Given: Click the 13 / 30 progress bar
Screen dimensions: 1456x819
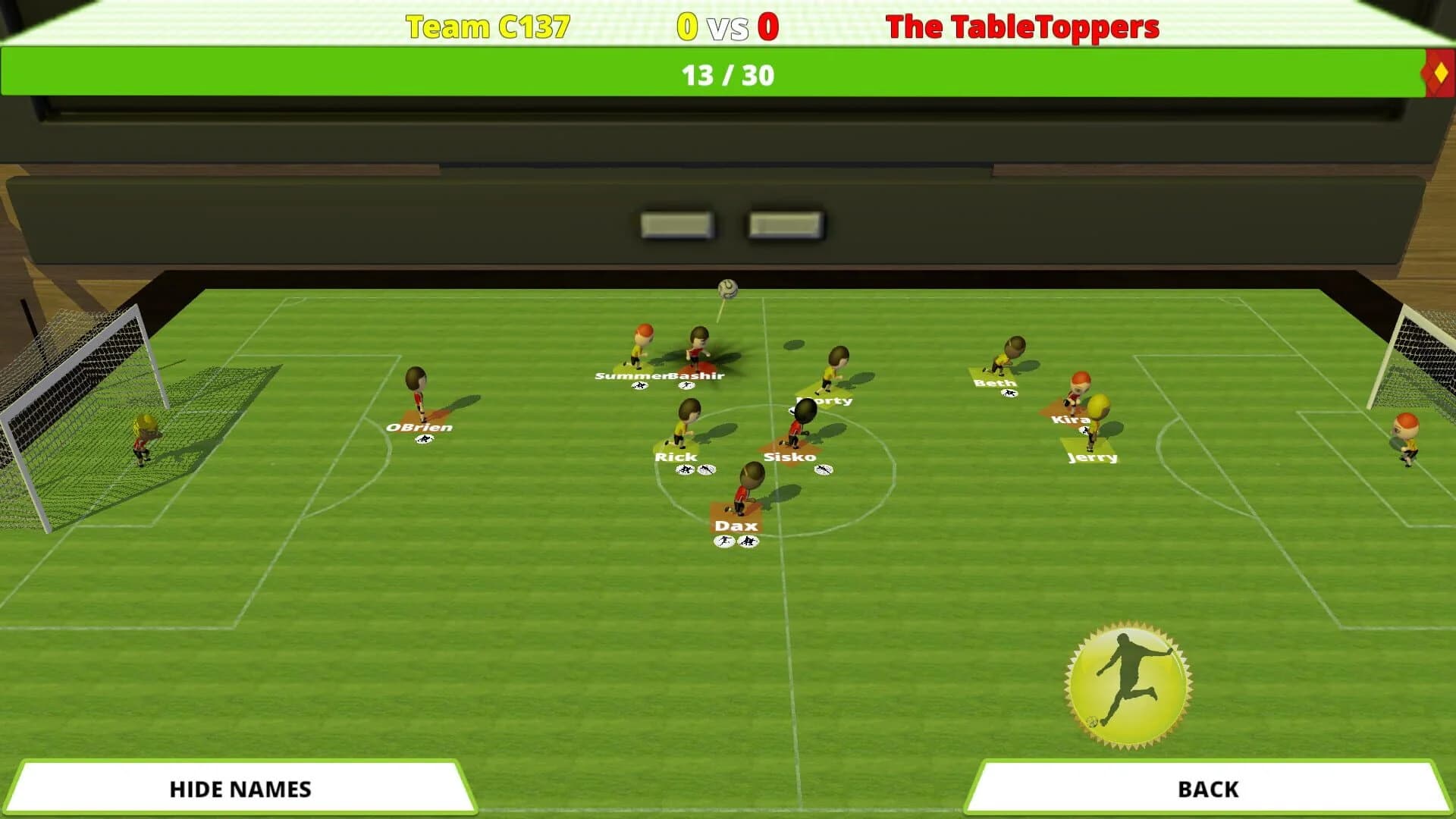Looking at the screenshot, I should [x=728, y=75].
